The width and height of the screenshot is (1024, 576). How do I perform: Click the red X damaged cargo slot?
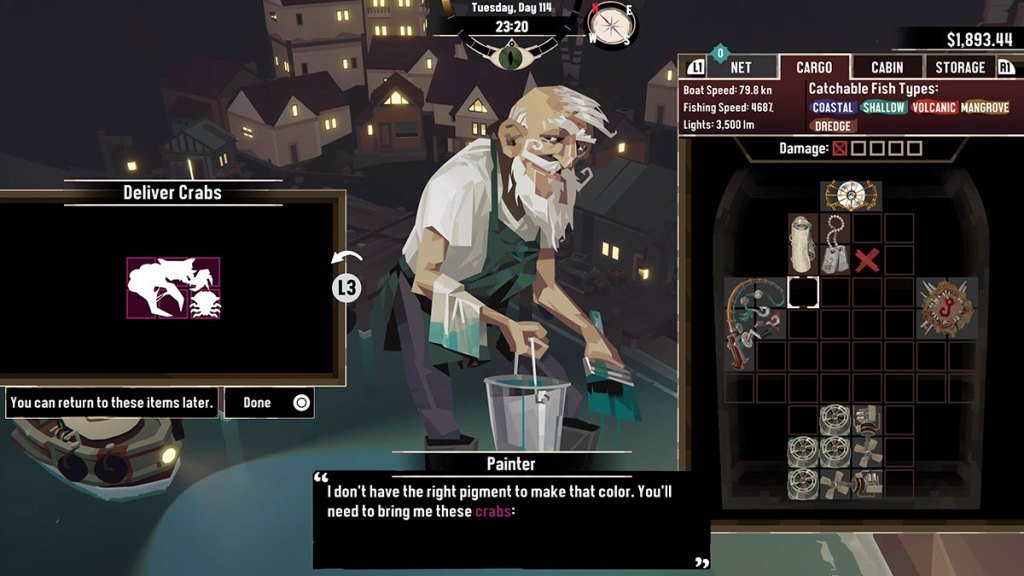868,260
